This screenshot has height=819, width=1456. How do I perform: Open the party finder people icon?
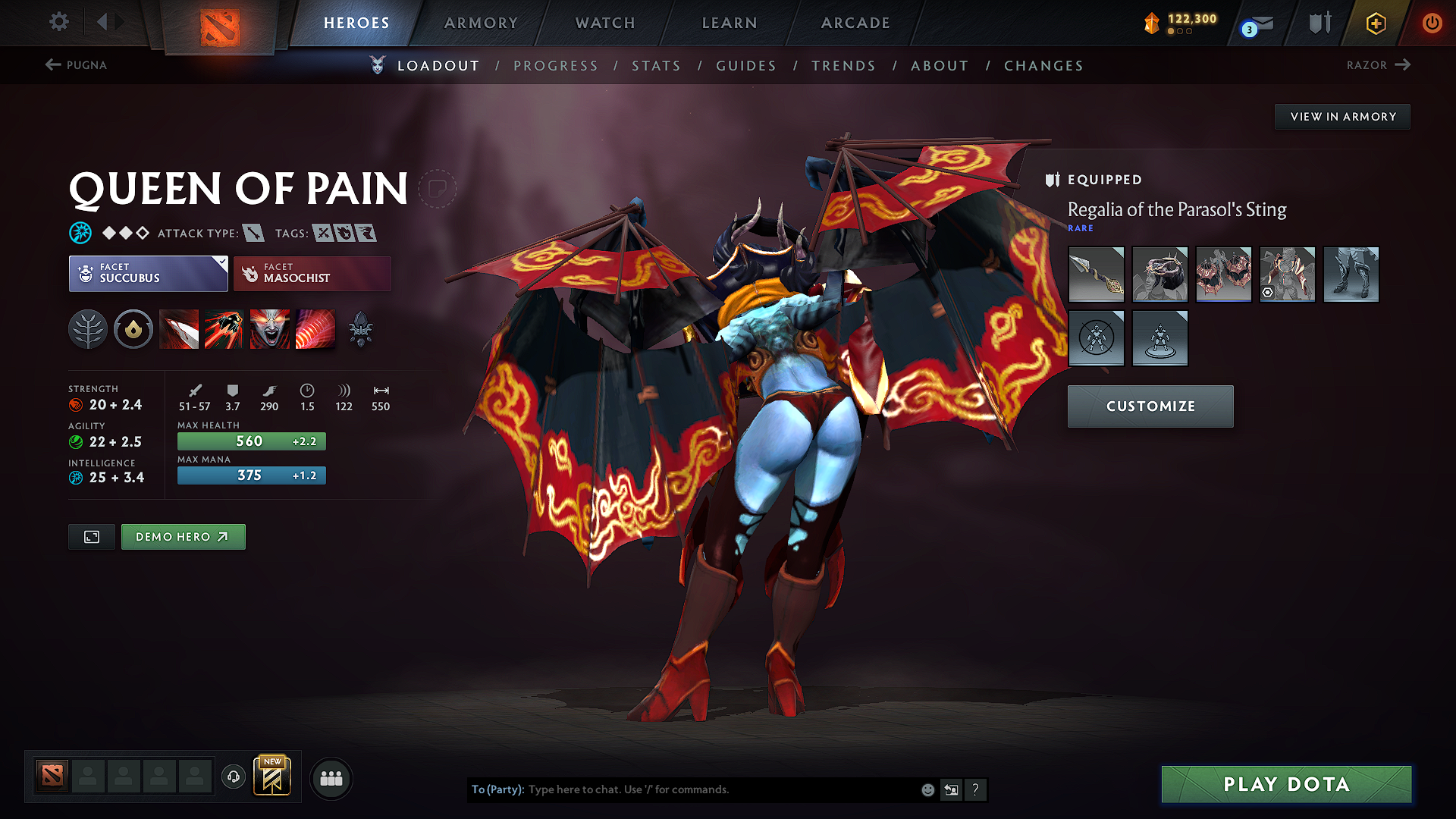[330, 778]
